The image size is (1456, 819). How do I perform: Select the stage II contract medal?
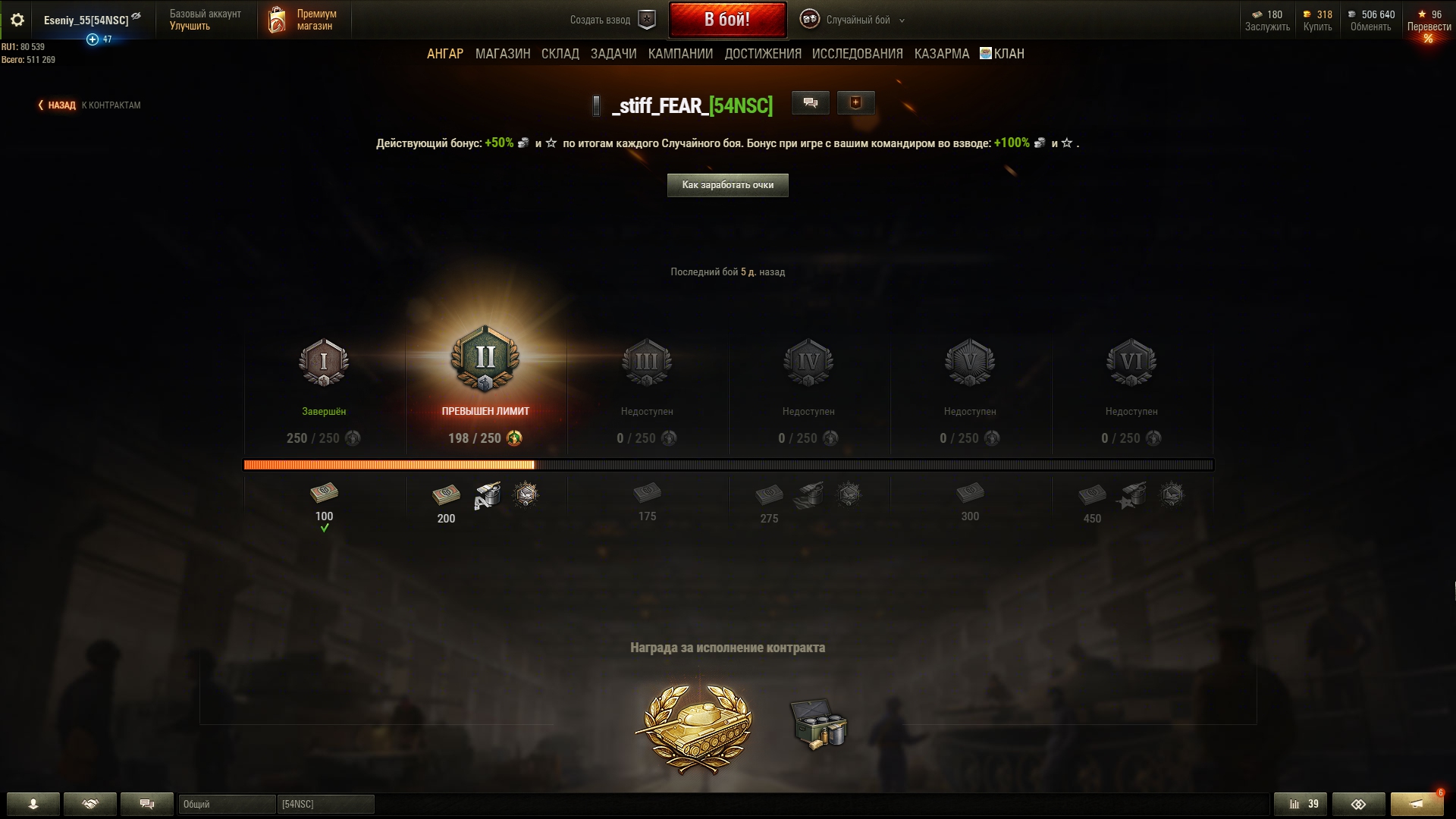point(485,359)
